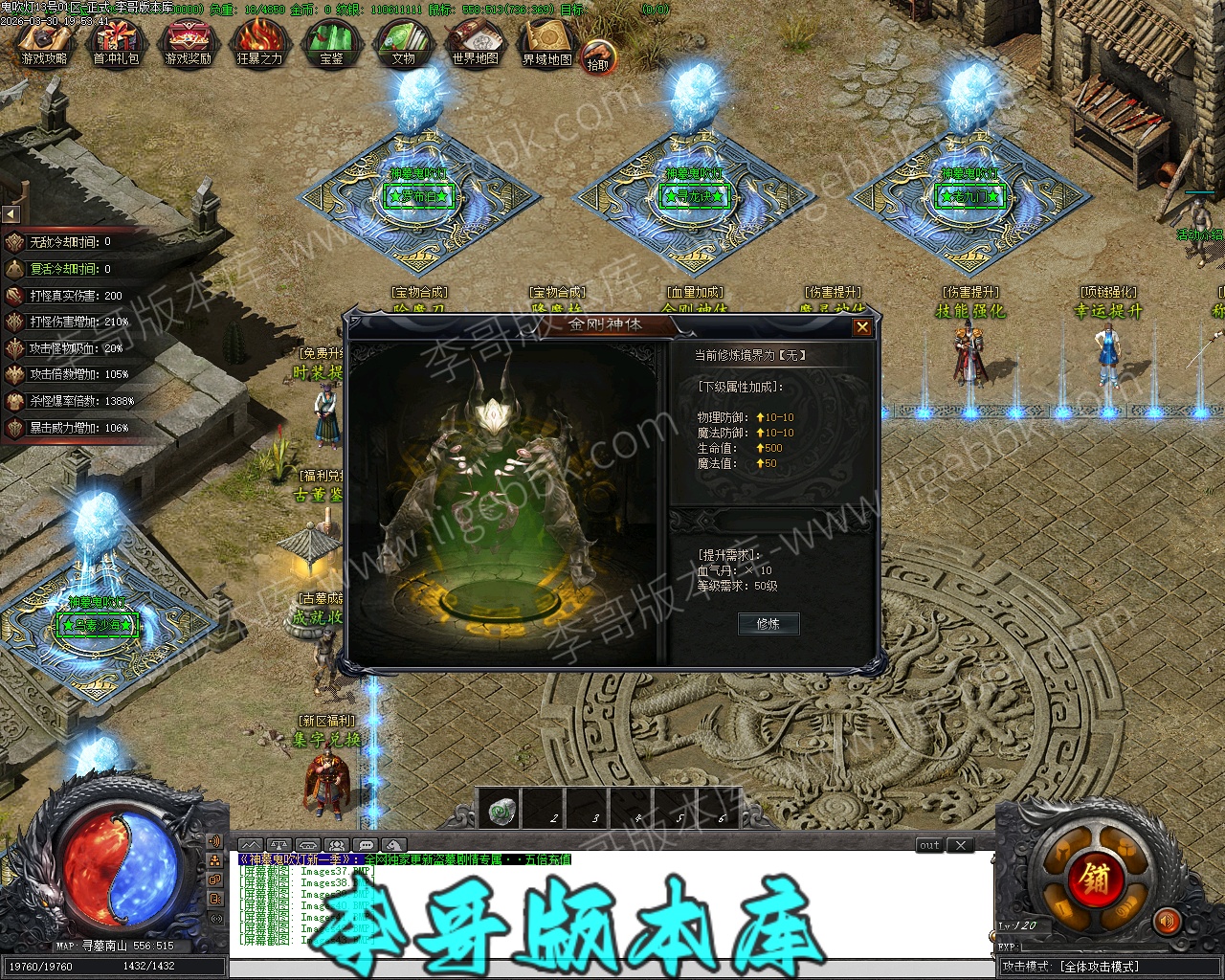Image resolution: width=1225 pixels, height=980 pixels.
Task: Open the 游戏攻略 game guide
Action: (44, 44)
